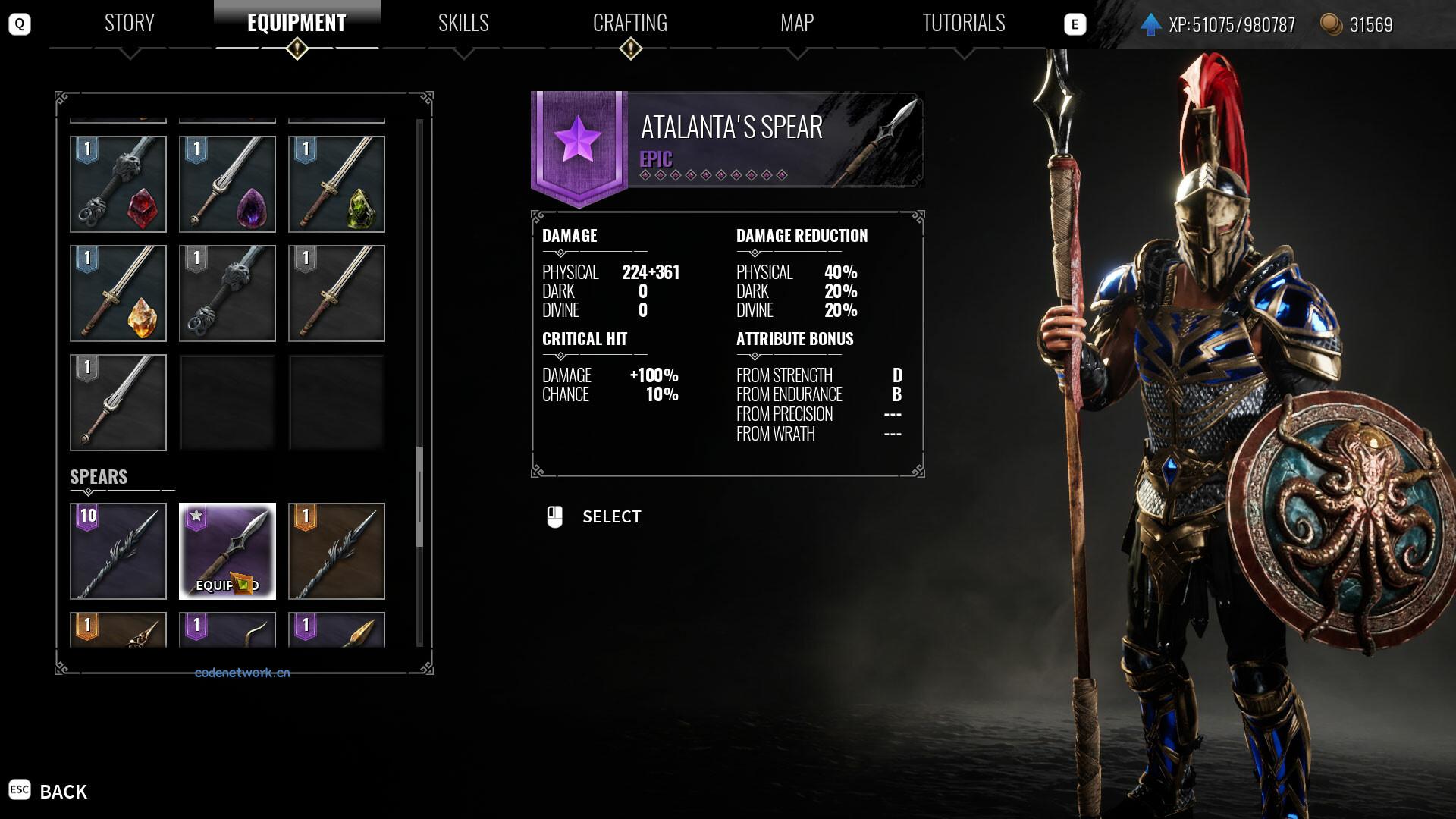Go to the Crafting tab
Viewport: 1456px width, 819px height.
pyautogui.click(x=630, y=24)
